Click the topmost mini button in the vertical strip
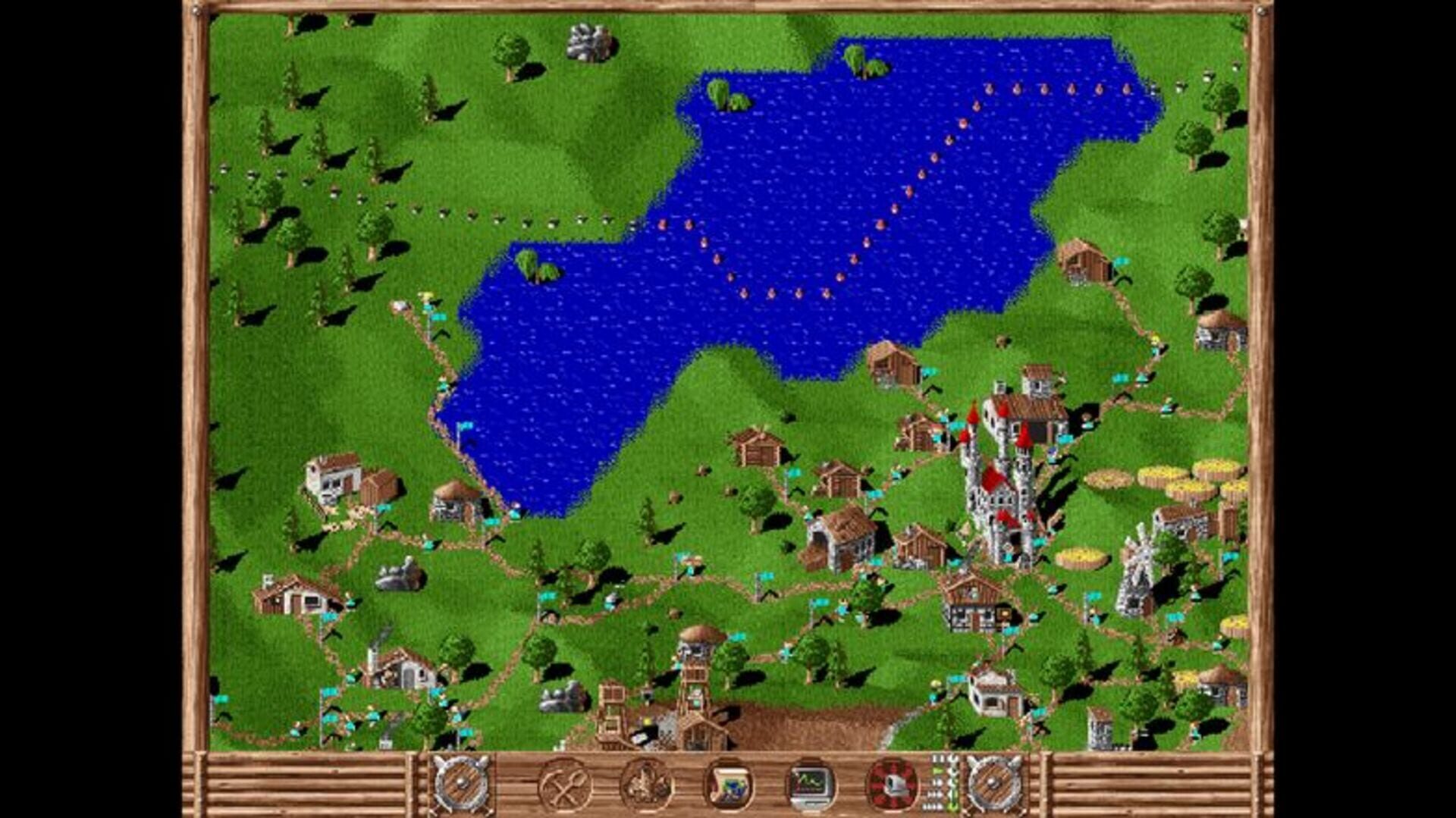Viewport: 1456px width, 818px height. coord(935,758)
